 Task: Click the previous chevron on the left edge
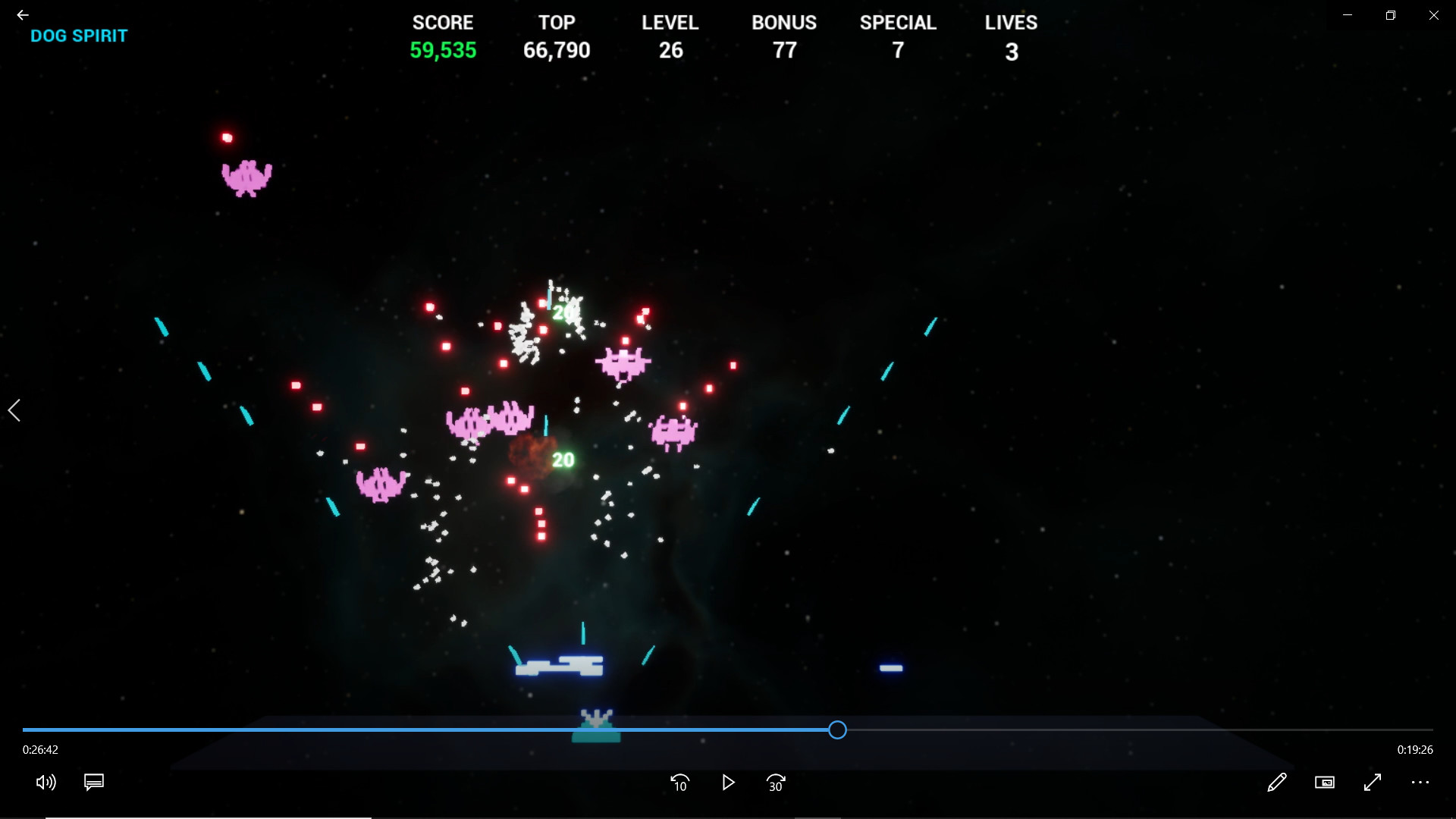[14, 410]
